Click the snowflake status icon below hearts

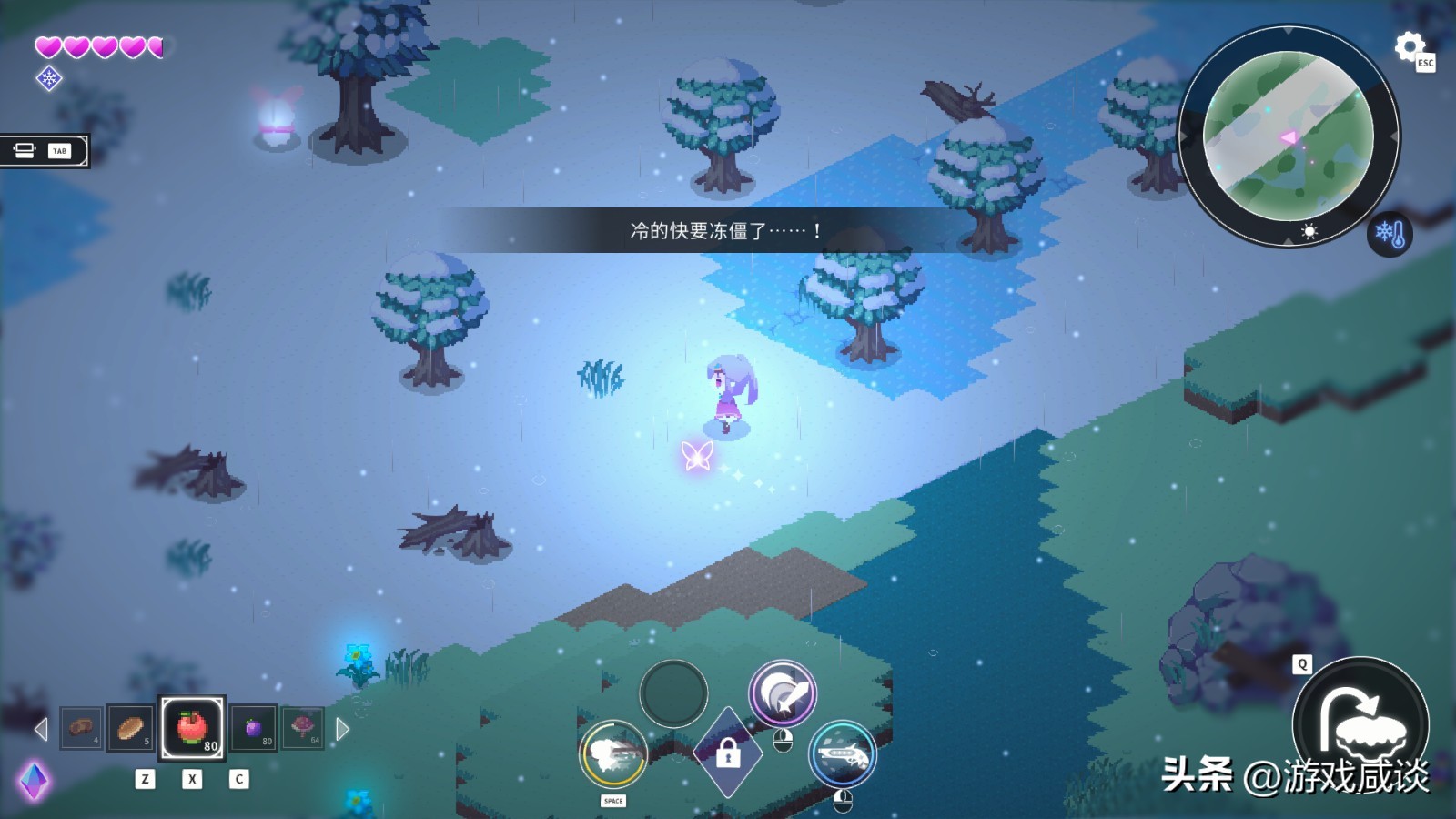(49, 78)
